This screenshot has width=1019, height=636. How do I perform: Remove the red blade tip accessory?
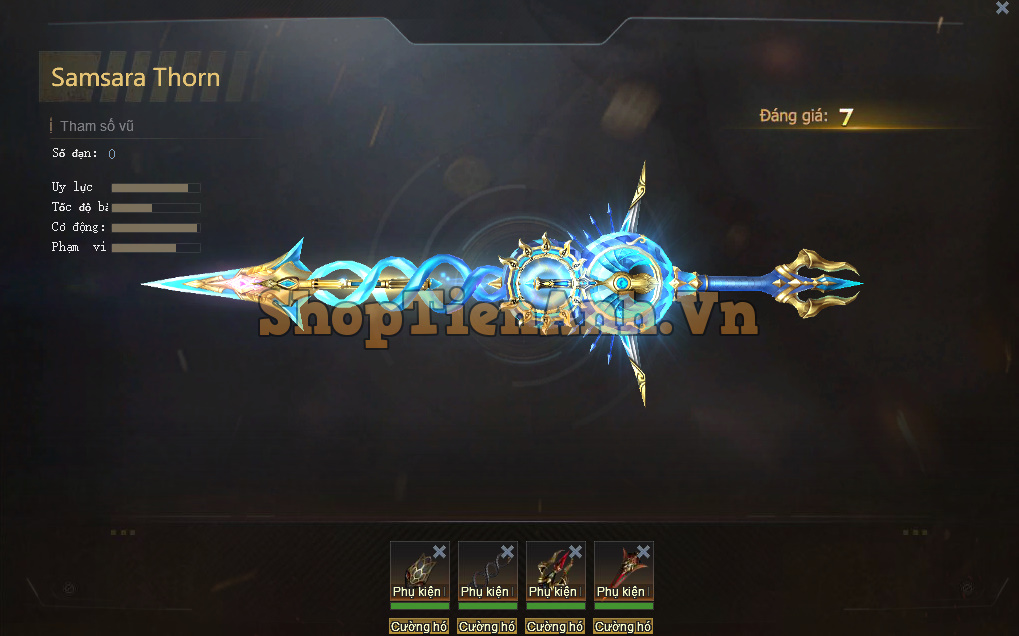pos(643,552)
